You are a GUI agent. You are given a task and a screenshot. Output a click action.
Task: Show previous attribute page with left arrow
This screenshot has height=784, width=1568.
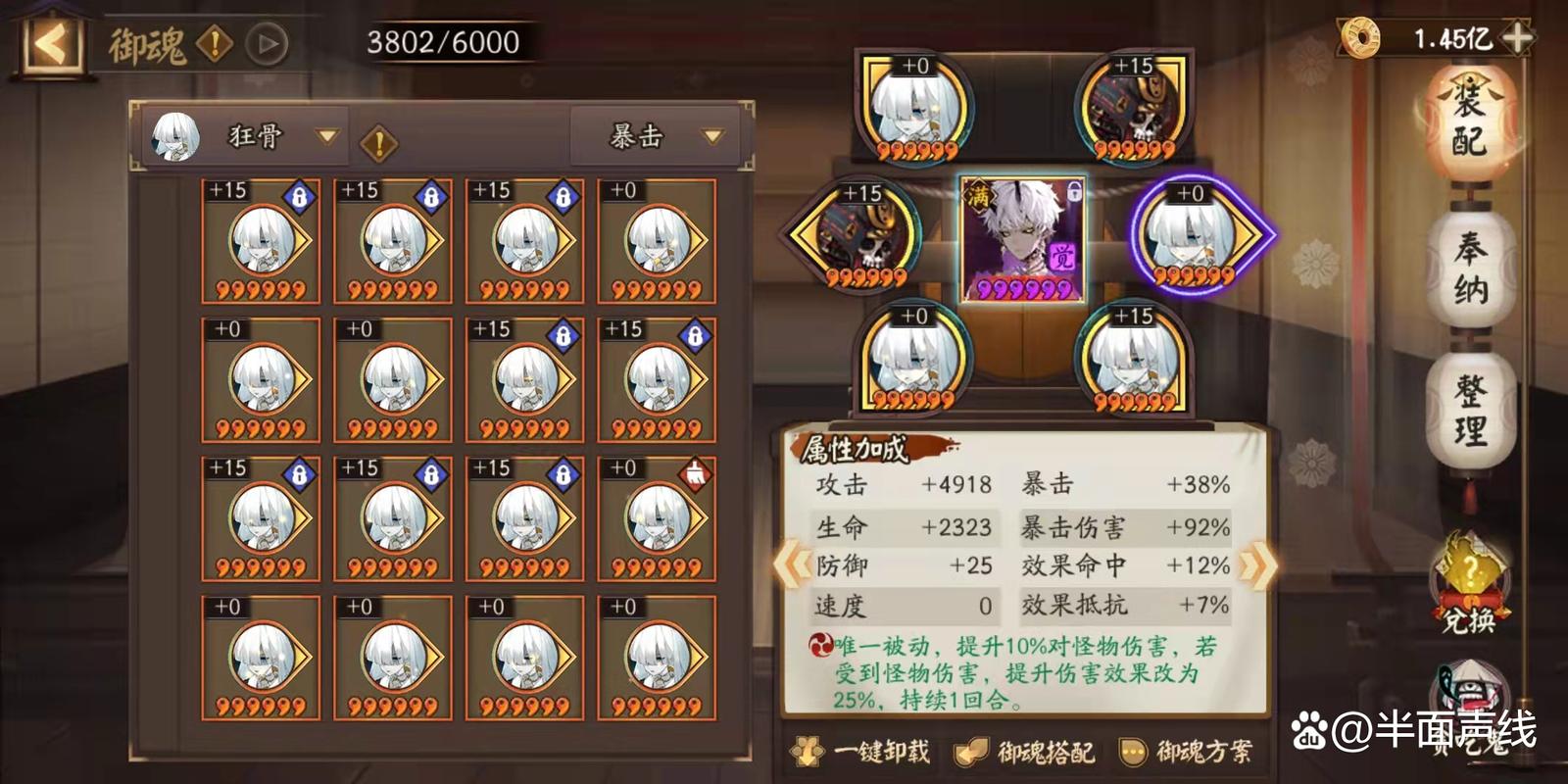pyautogui.click(x=792, y=565)
